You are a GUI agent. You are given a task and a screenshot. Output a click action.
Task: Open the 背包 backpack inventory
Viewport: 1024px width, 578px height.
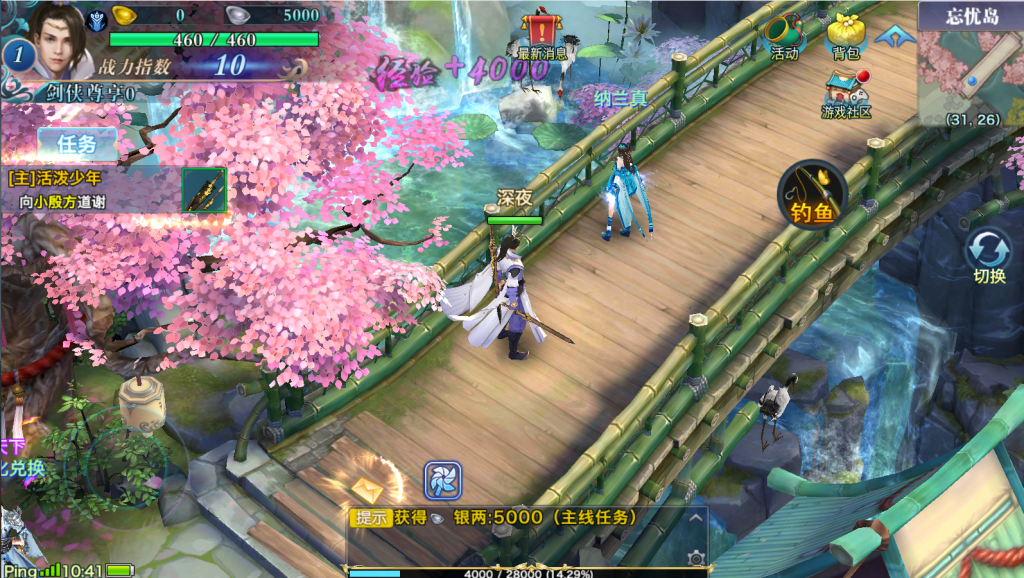click(x=846, y=37)
